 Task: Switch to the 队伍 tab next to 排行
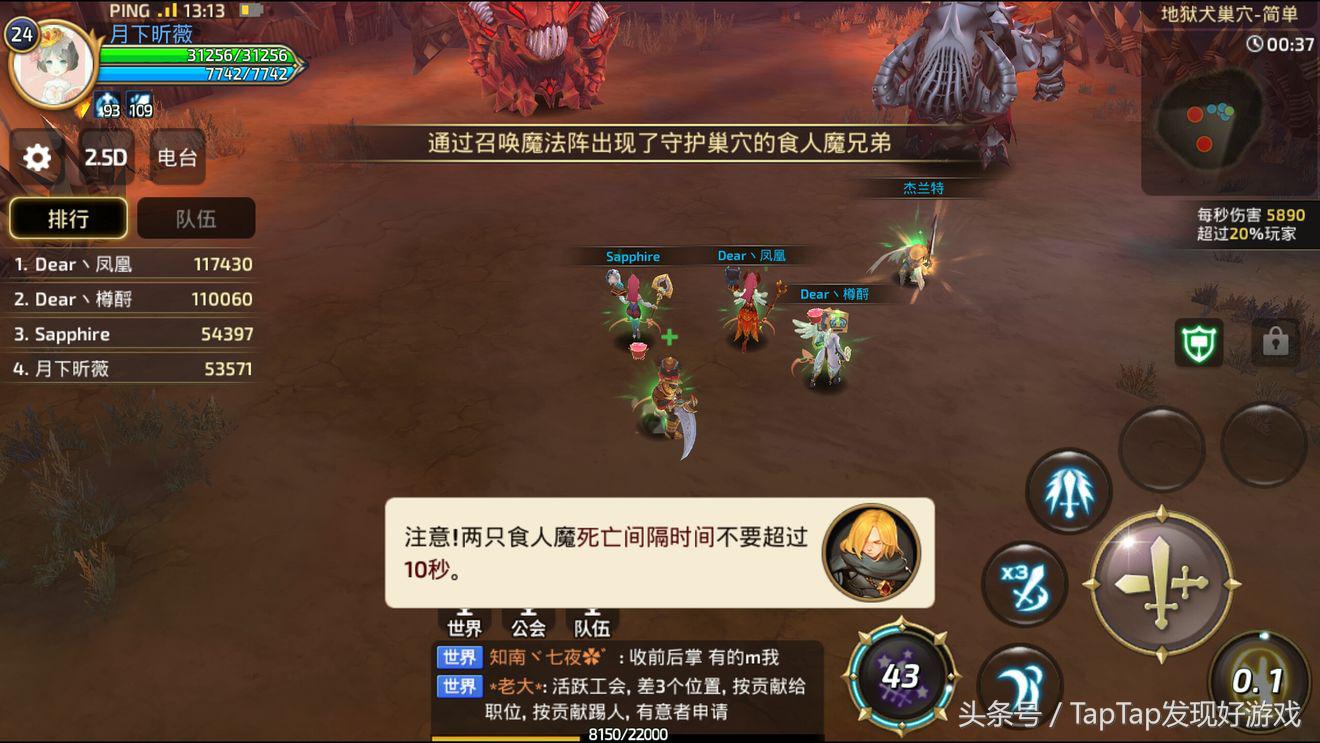click(x=196, y=218)
